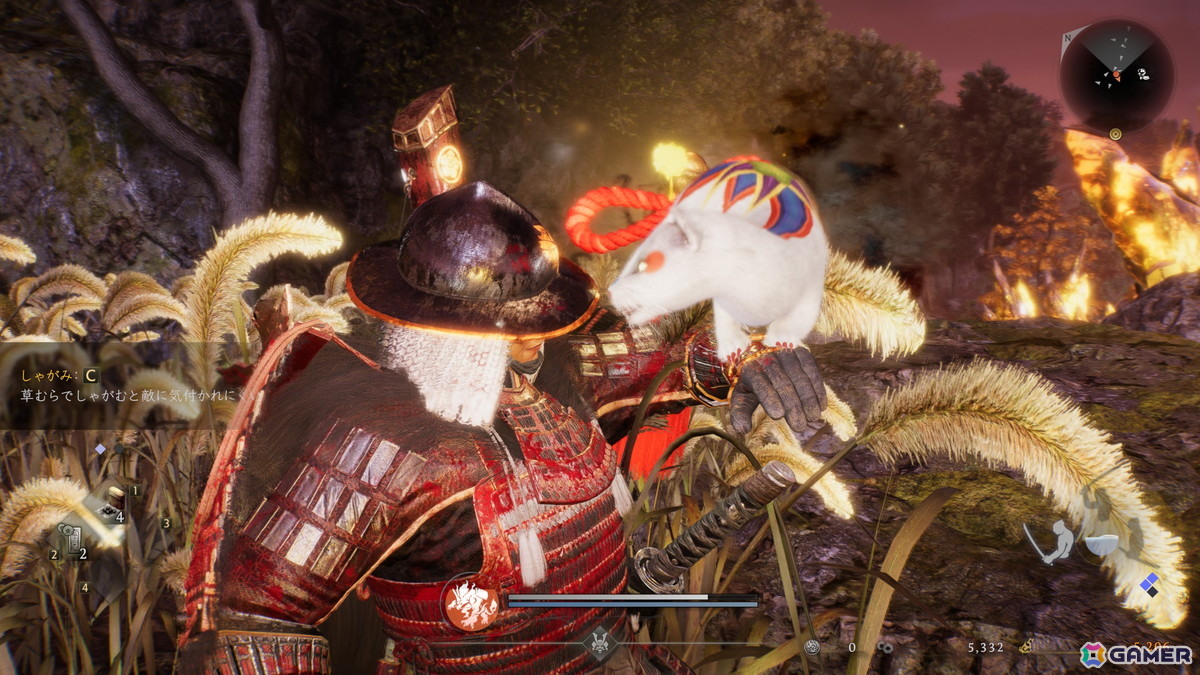Use the item in shortcut slot 1
1200x675 pixels.
pyautogui.click(x=117, y=500)
